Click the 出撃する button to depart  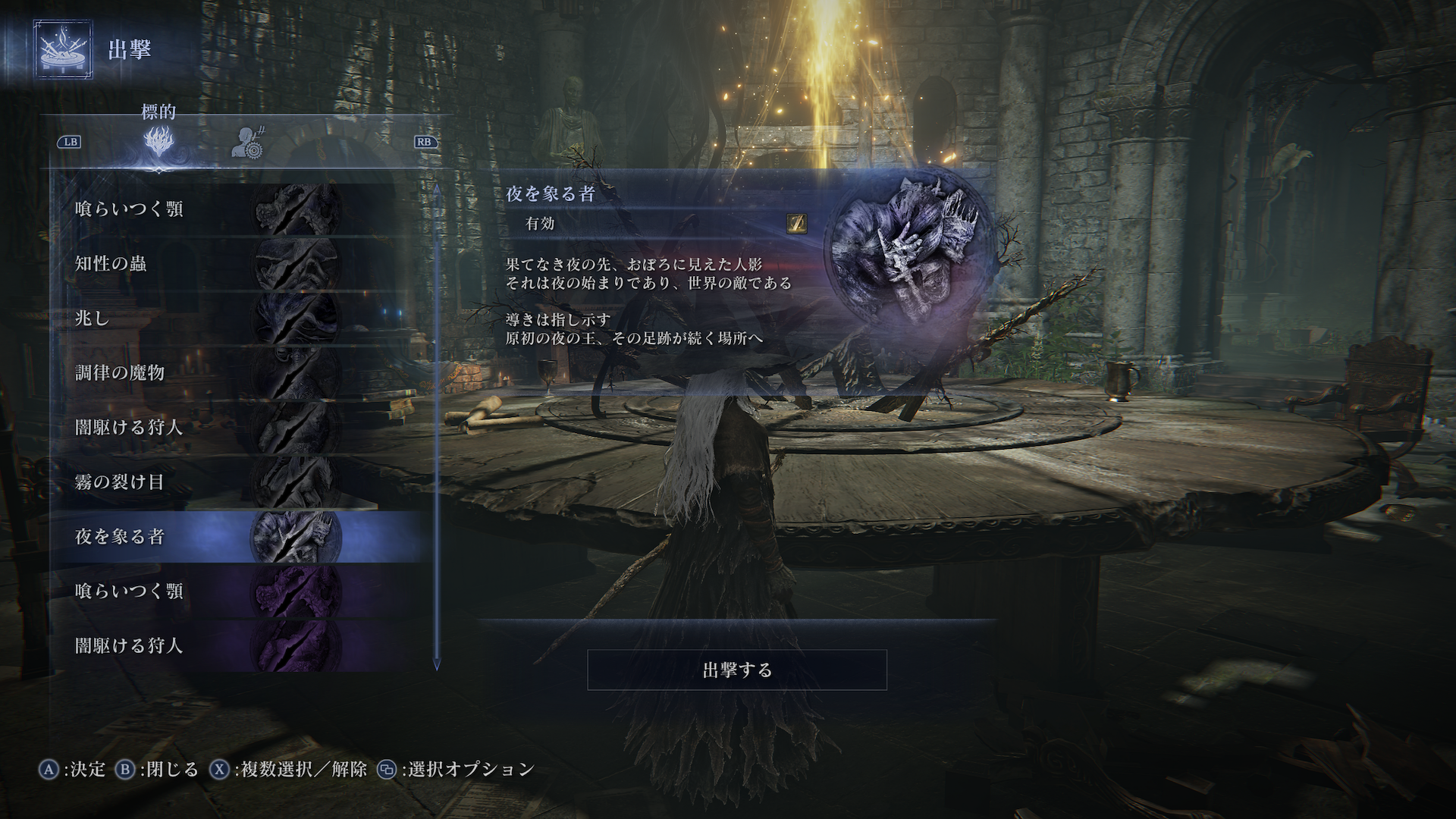coord(737,670)
